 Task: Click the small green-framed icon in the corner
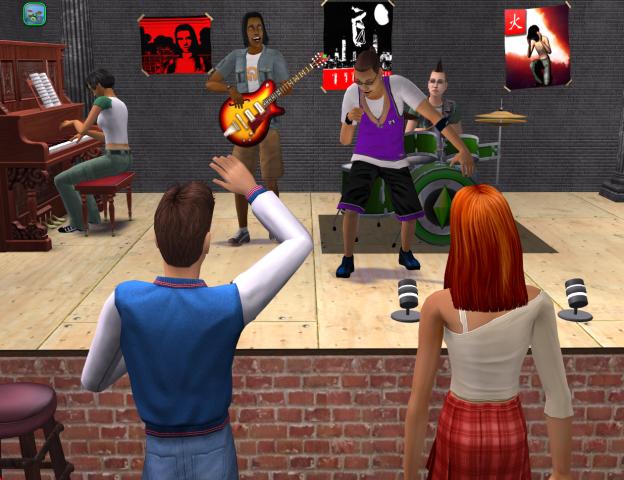coord(34,14)
